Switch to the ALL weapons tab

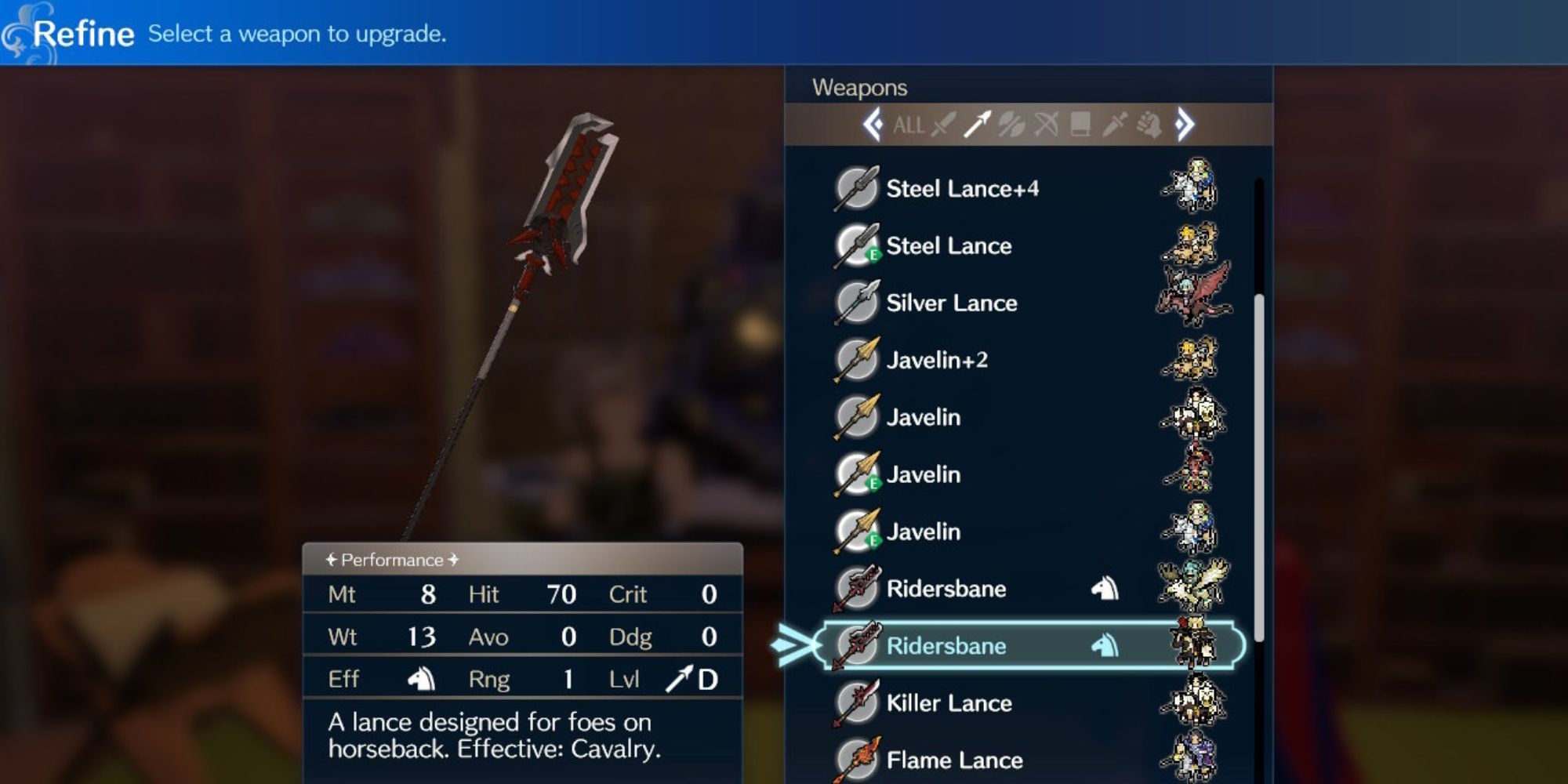[907, 125]
